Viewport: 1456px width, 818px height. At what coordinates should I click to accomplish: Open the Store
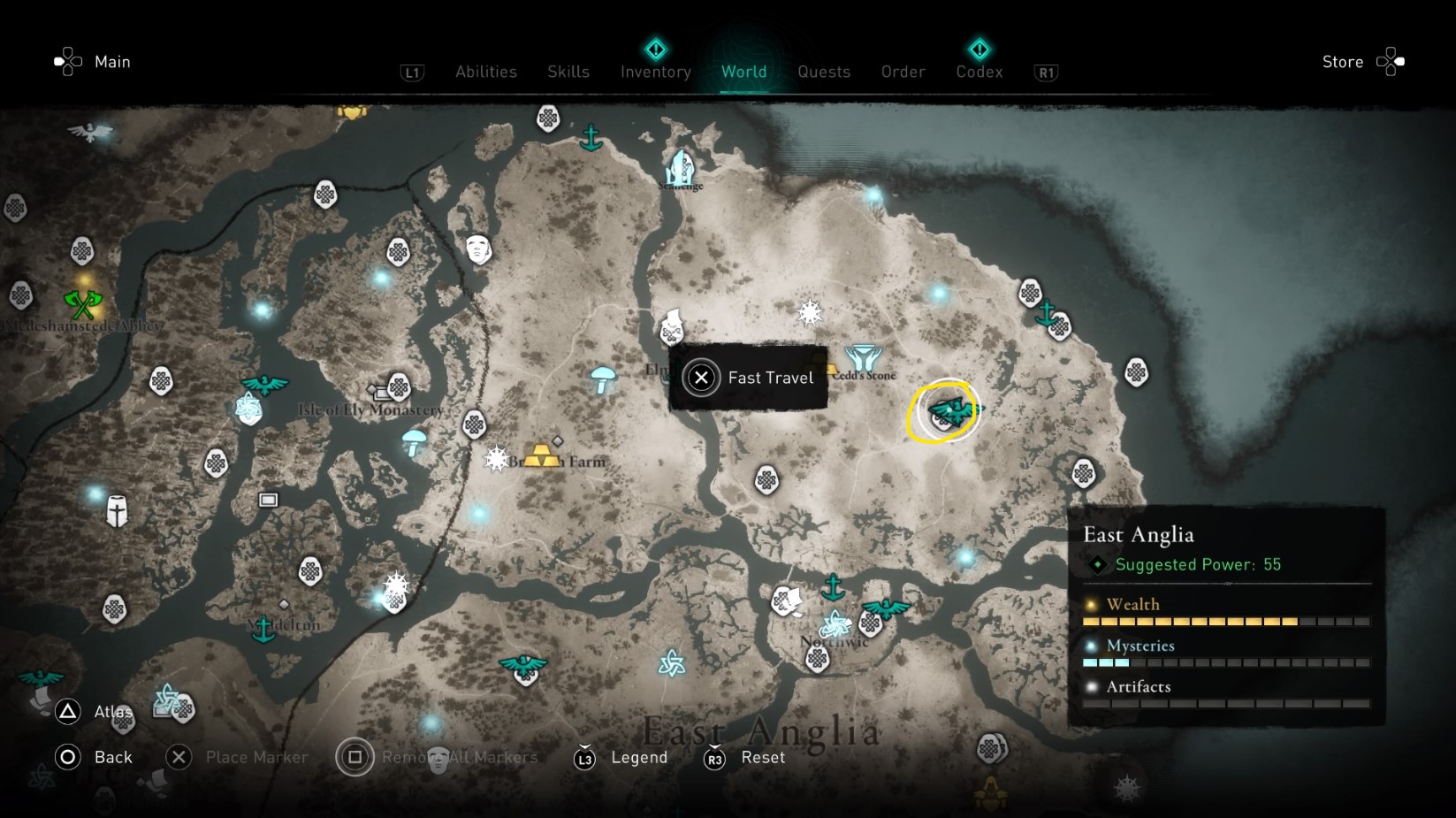tap(1342, 62)
